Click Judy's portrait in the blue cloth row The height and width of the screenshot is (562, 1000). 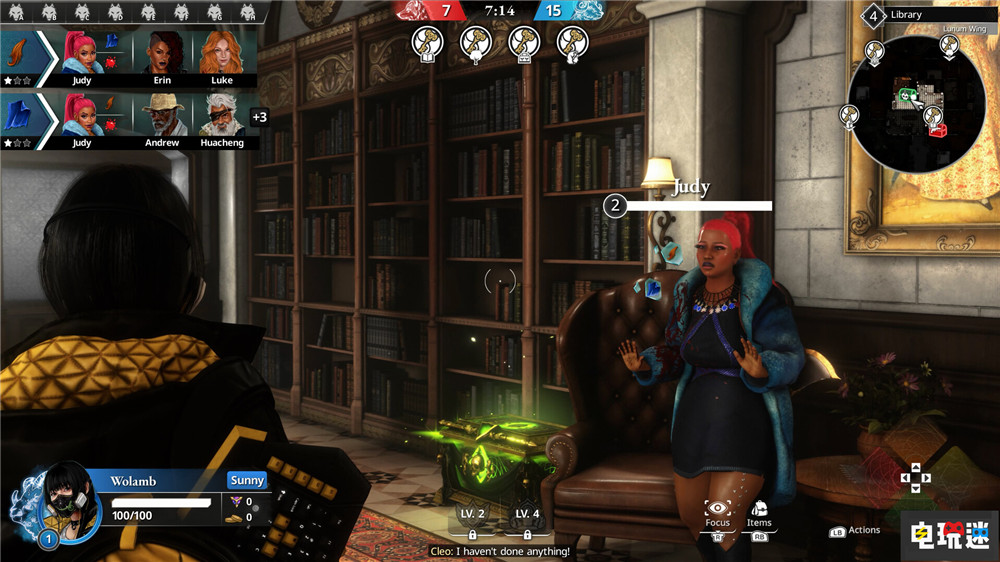(82, 115)
